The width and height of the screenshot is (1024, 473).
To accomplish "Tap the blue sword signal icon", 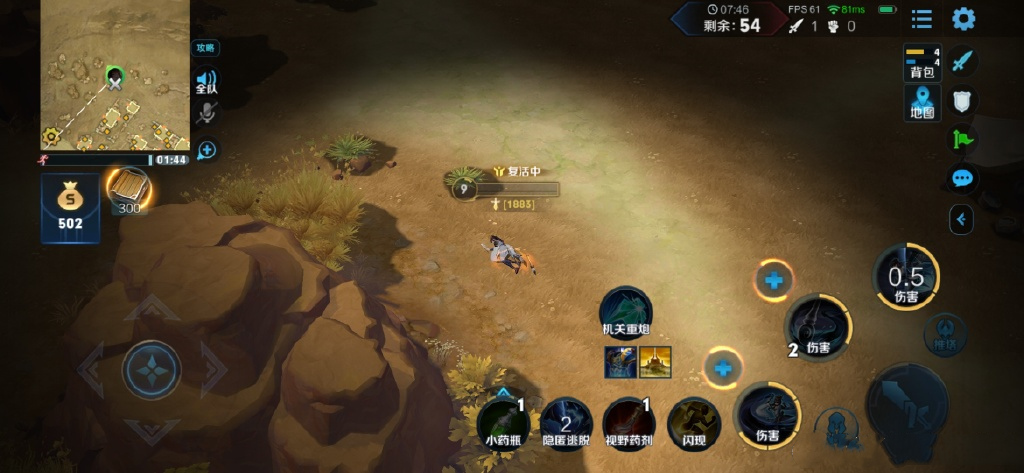I will 962,62.
